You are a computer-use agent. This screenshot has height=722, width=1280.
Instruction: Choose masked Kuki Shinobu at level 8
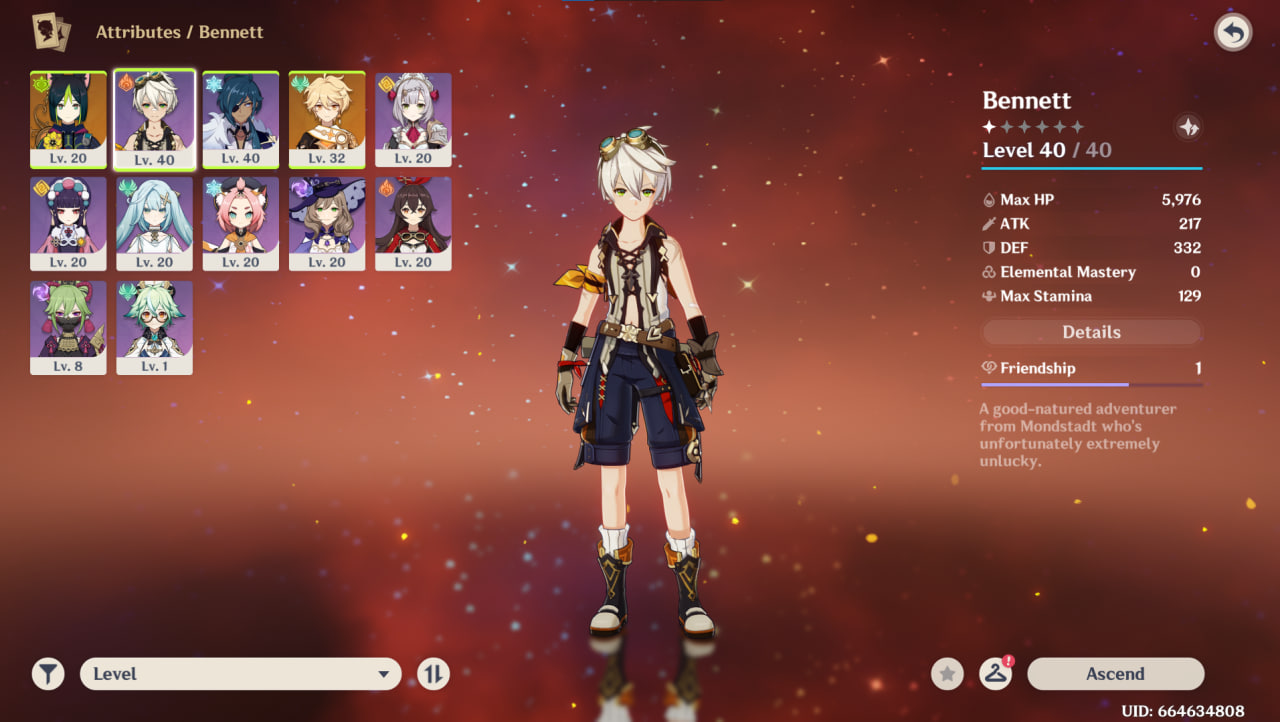click(68, 327)
